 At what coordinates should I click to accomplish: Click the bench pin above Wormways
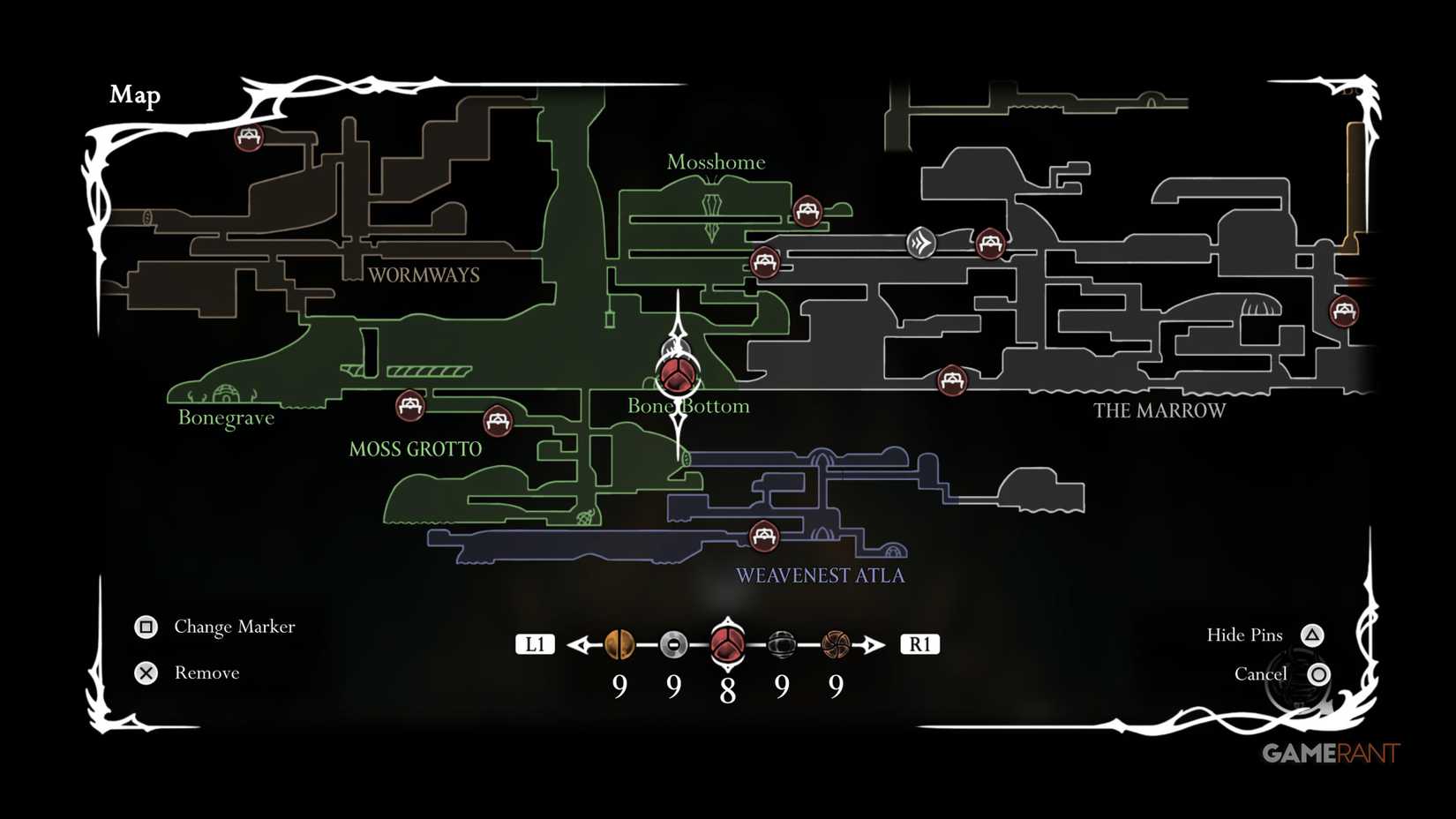coord(248,137)
